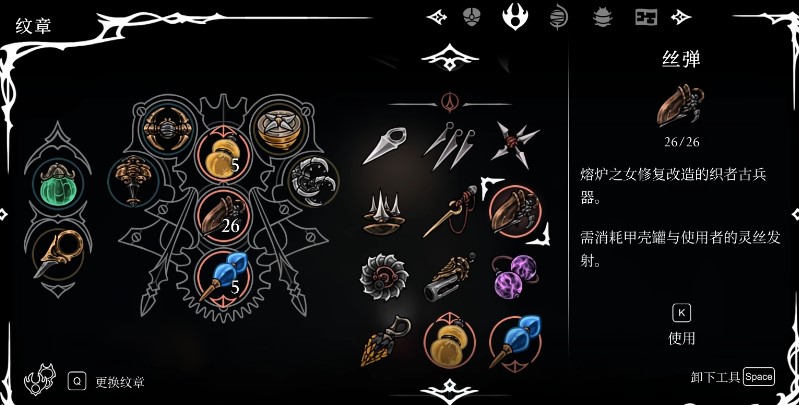Select the threaded needle dart tool
Screen dimensions: 799x405
point(448,210)
